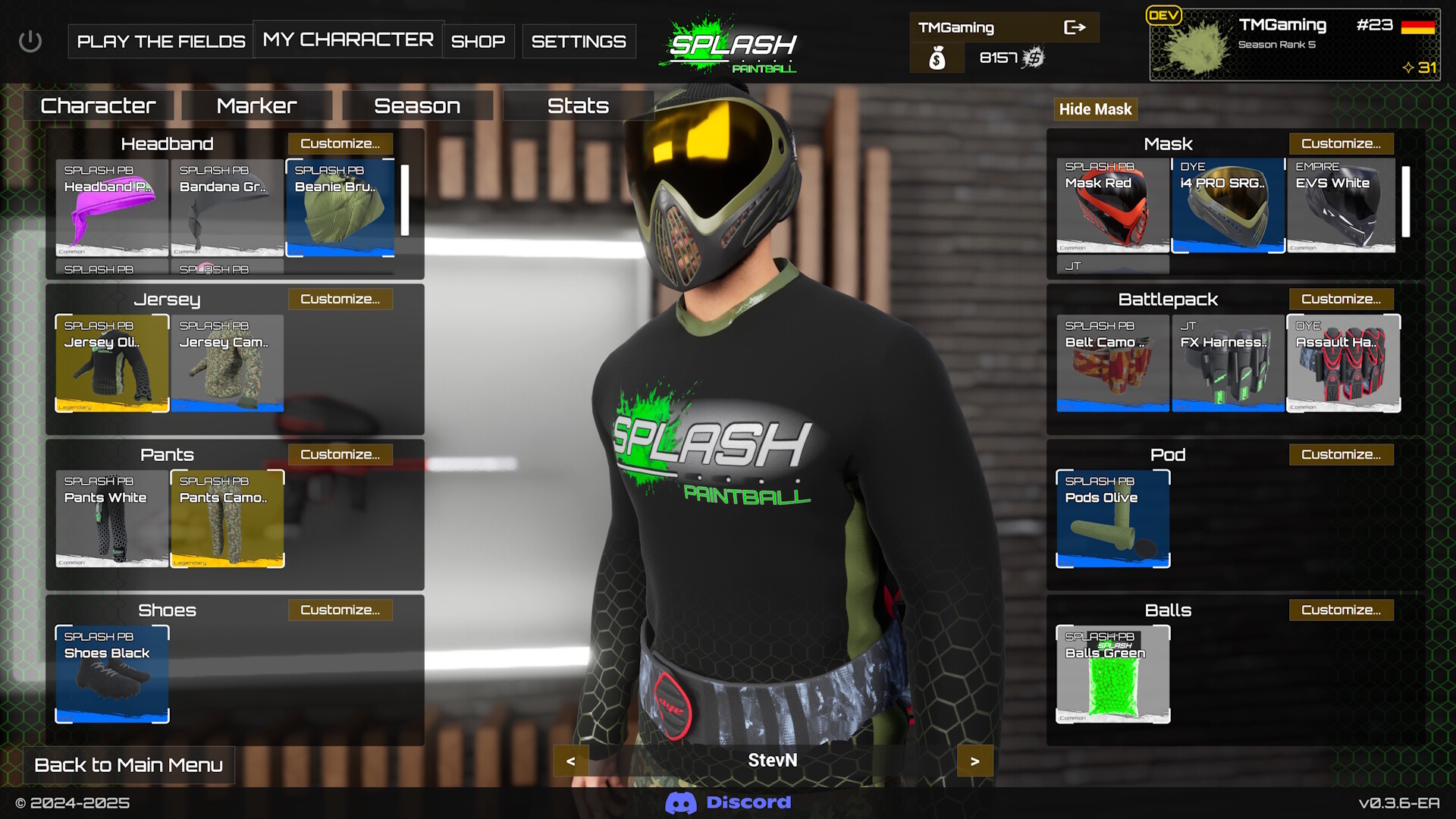Click the next character arrow beside StevN

974,761
